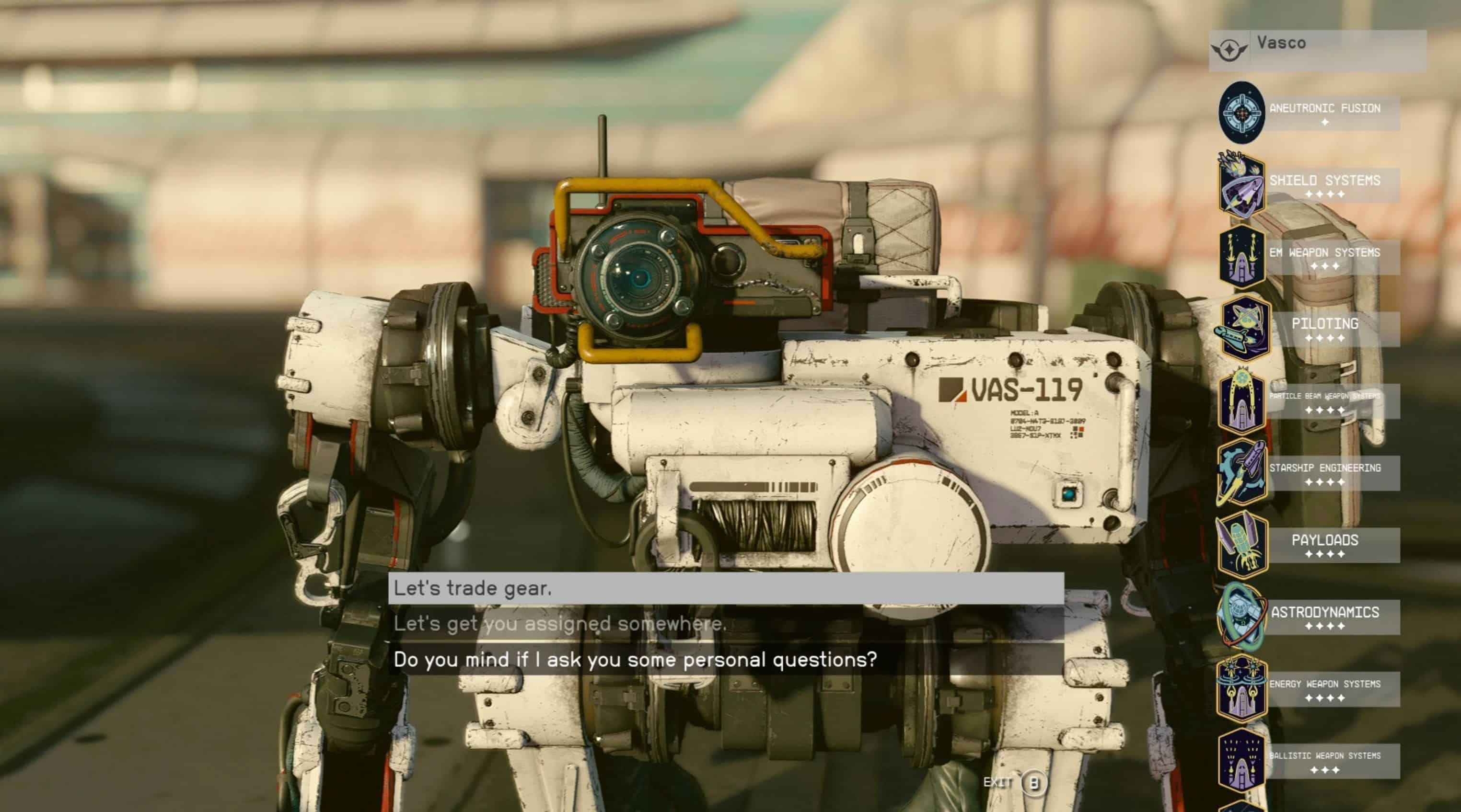Open the Astrodynamics skill badge

click(x=1242, y=617)
